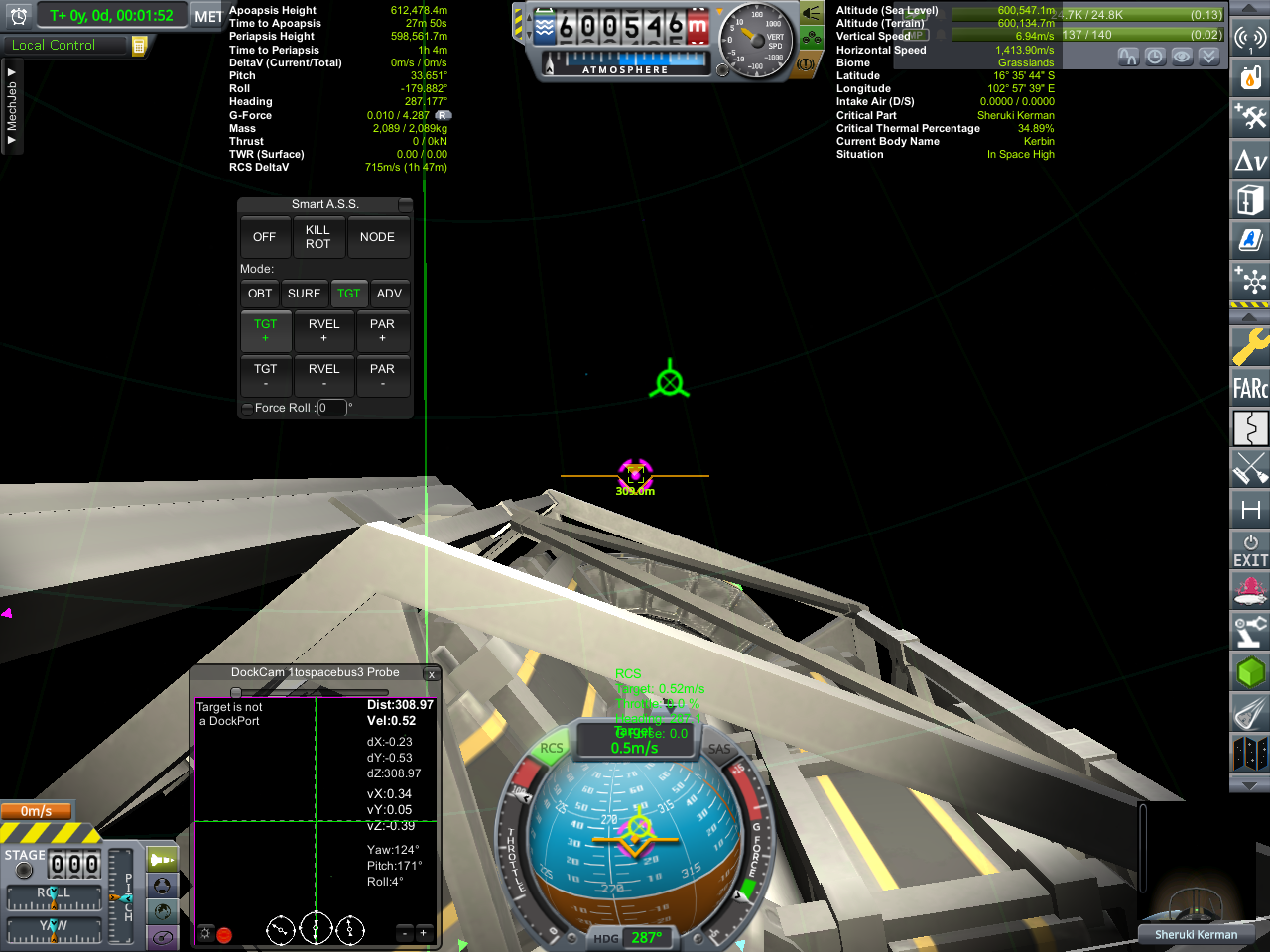The height and width of the screenshot is (952, 1270).
Task: Click the DockCam red round button
Action: tap(224, 934)
